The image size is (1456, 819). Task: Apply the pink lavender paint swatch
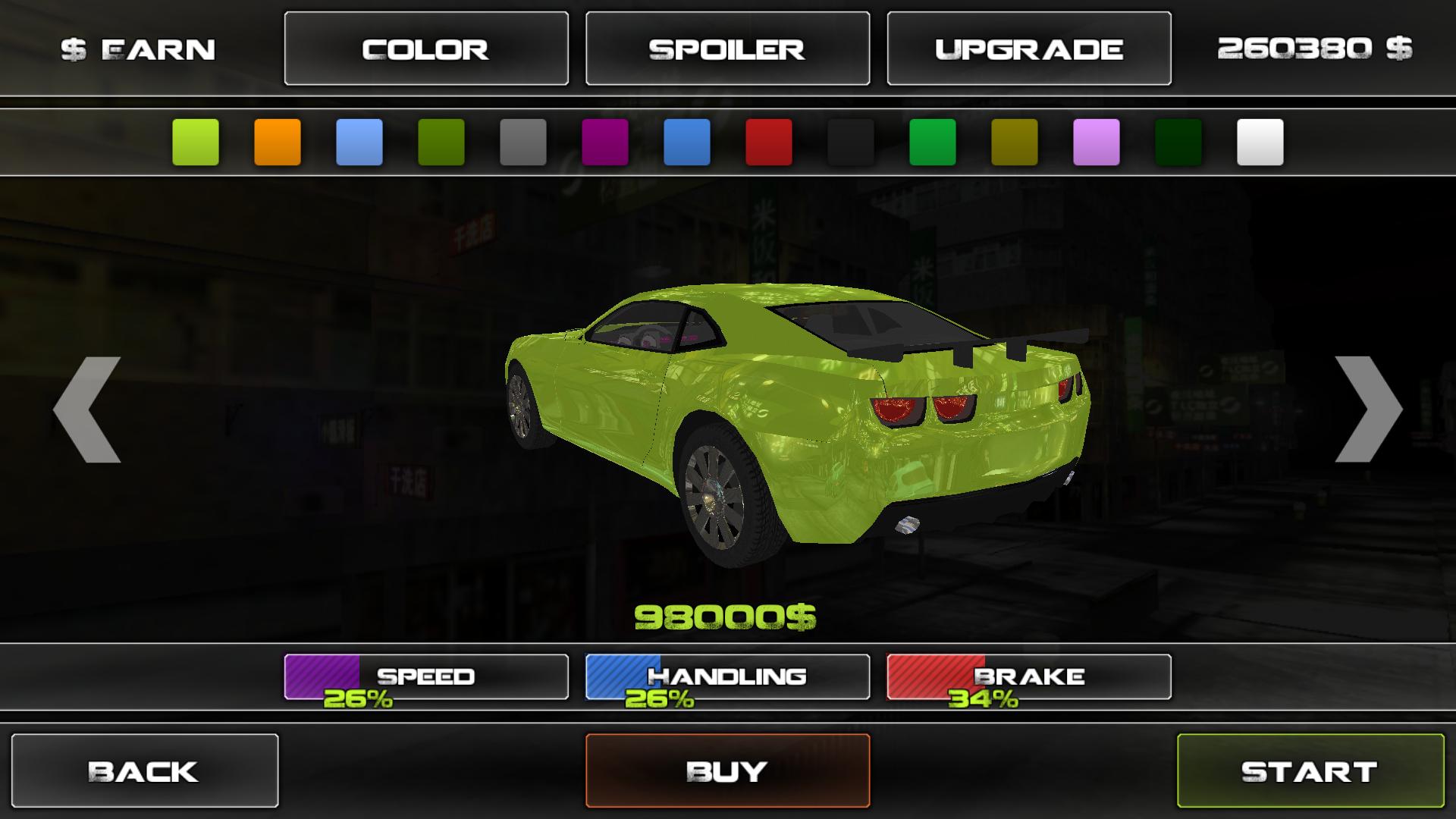1097,142
